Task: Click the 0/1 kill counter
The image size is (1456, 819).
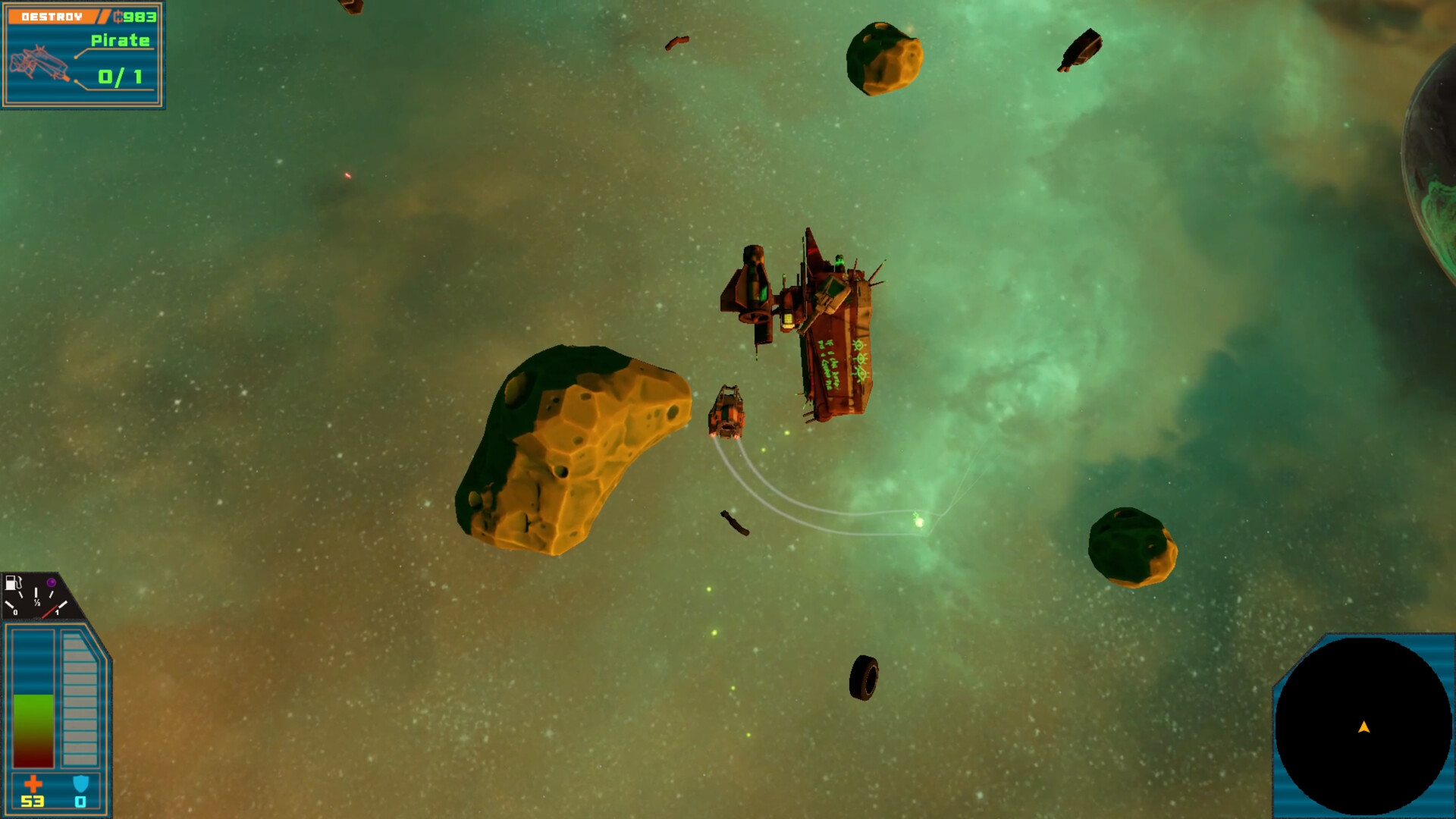Action: 118,76
